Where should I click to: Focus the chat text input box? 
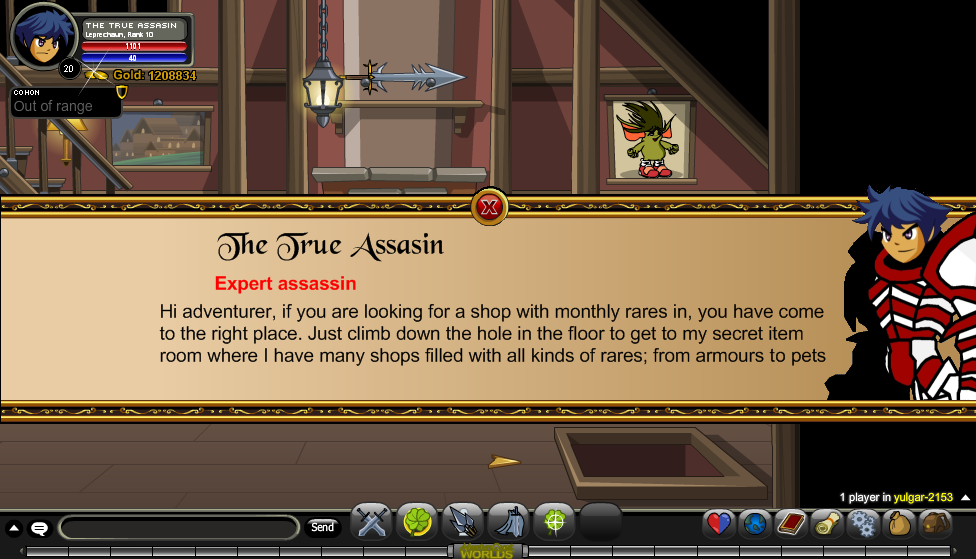click(179, 527)
